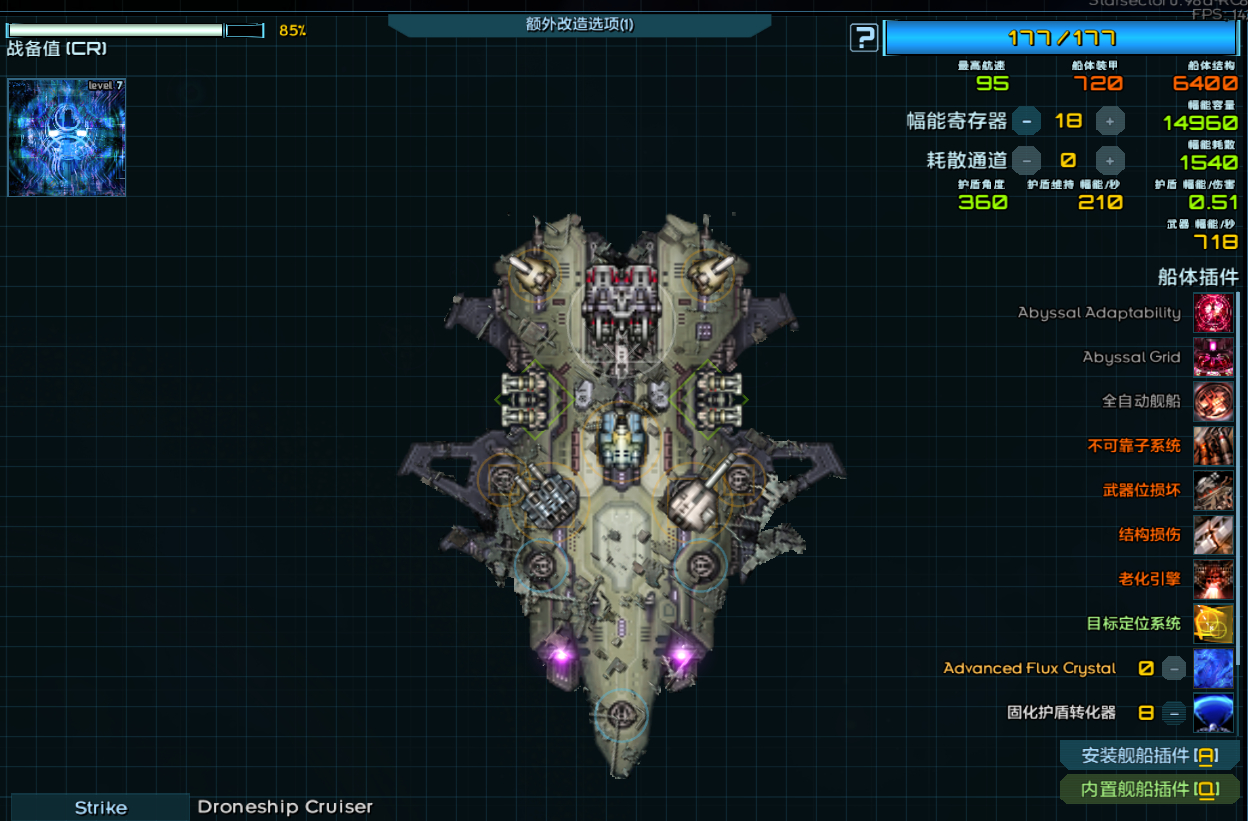The width and height of the screenshot is (1248, 821).
Task: Click the 全自动舰船 hullmod icon
Action: 1213,401
